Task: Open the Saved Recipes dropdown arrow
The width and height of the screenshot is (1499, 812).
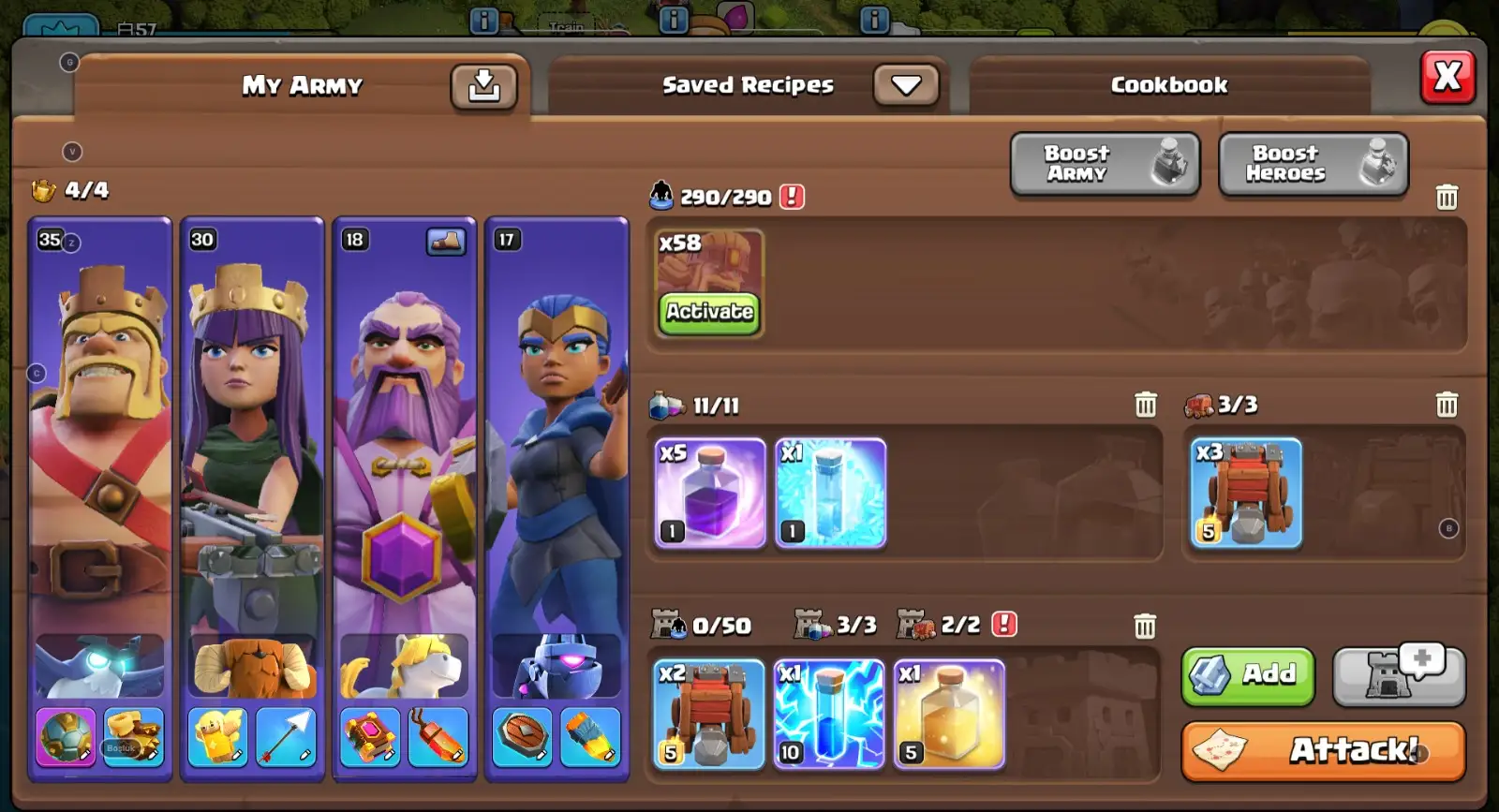Action: click(x=905, y=84)
